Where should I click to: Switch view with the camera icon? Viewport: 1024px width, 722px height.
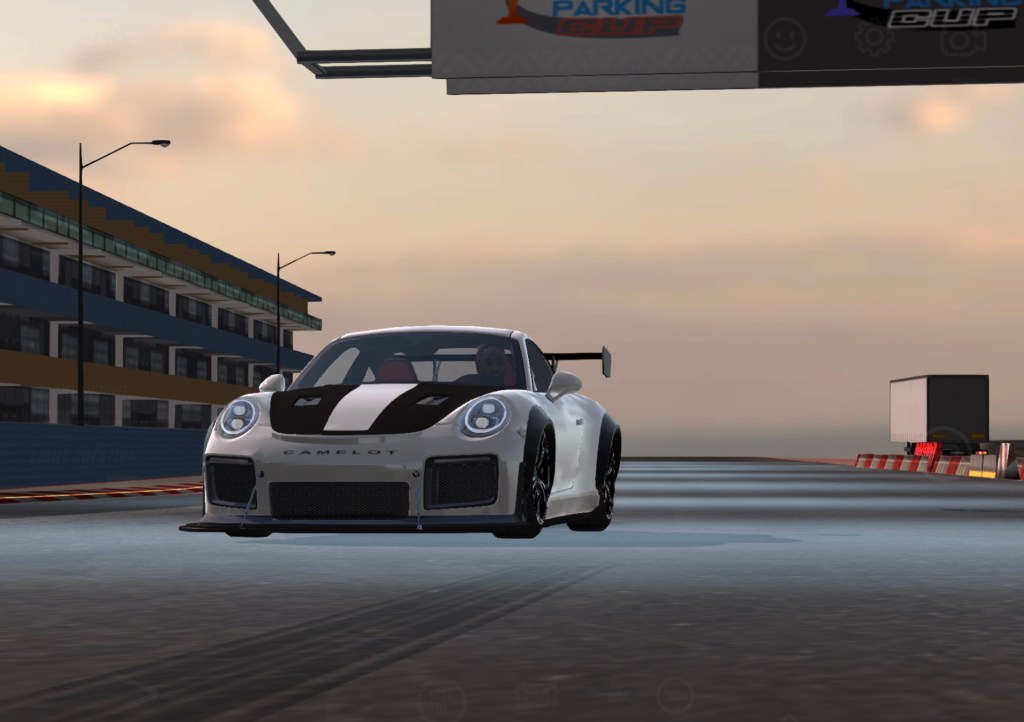[962, 40]
